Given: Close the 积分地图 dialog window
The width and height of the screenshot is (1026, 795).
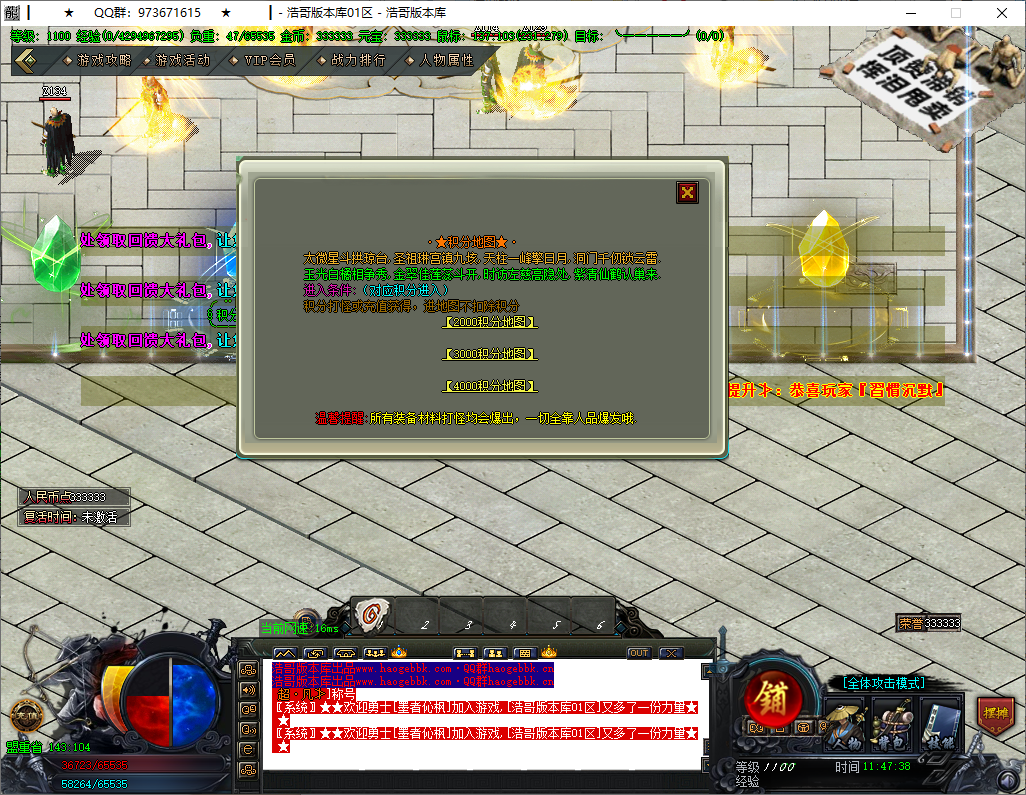Looking at the screenshot, I should [687, 193].
